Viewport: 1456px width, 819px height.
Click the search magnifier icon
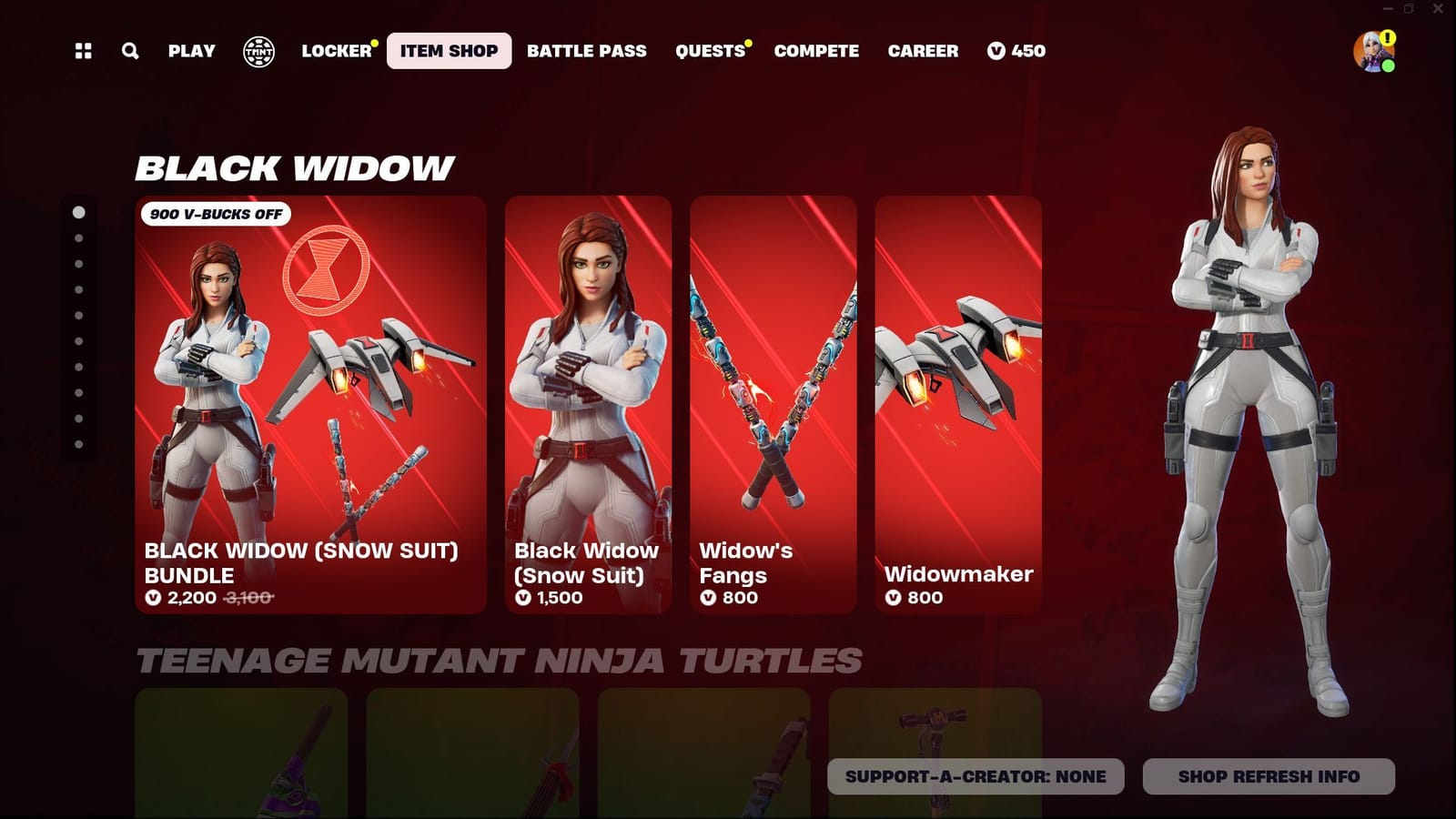coord(130,52)
